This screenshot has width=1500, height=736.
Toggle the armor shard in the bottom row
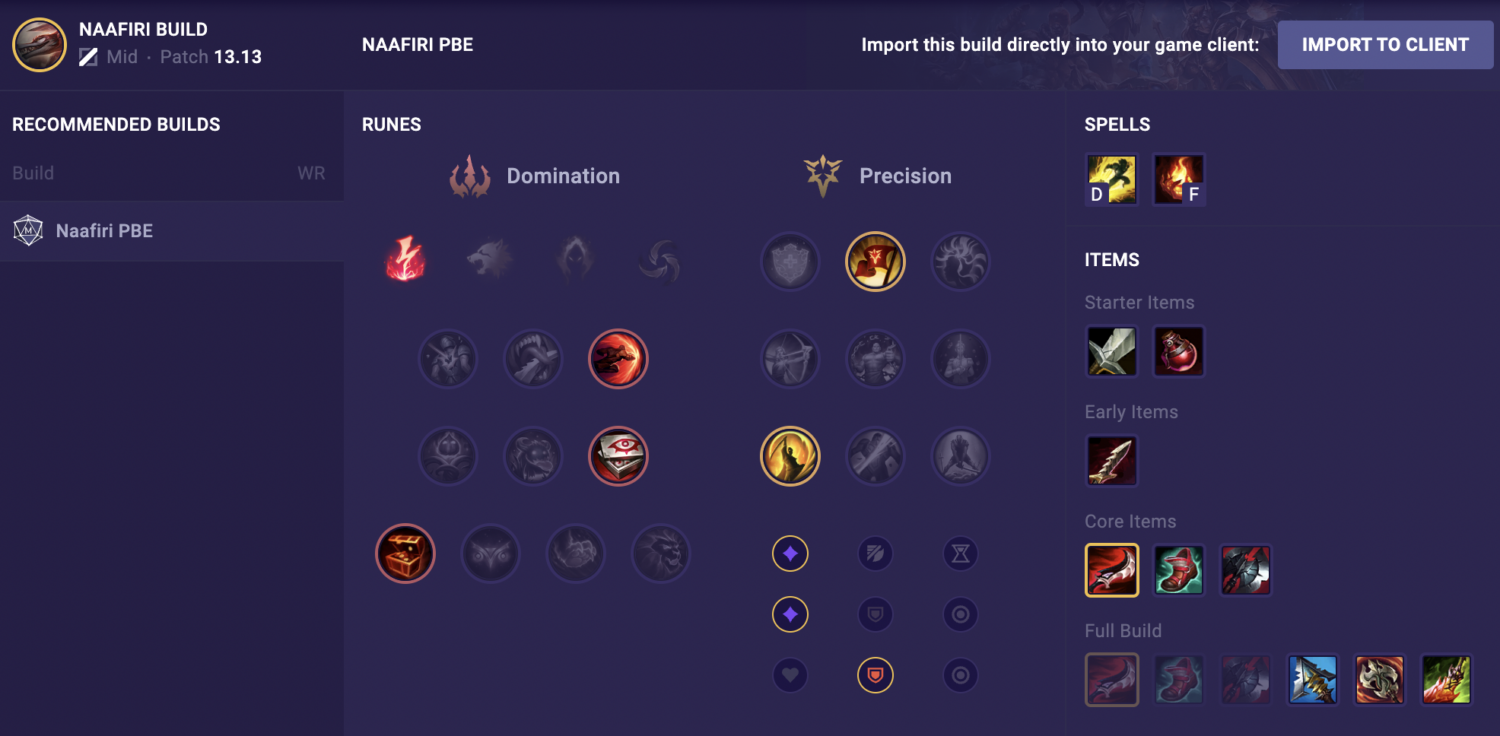pyautogui.click(x=875, y=675)
